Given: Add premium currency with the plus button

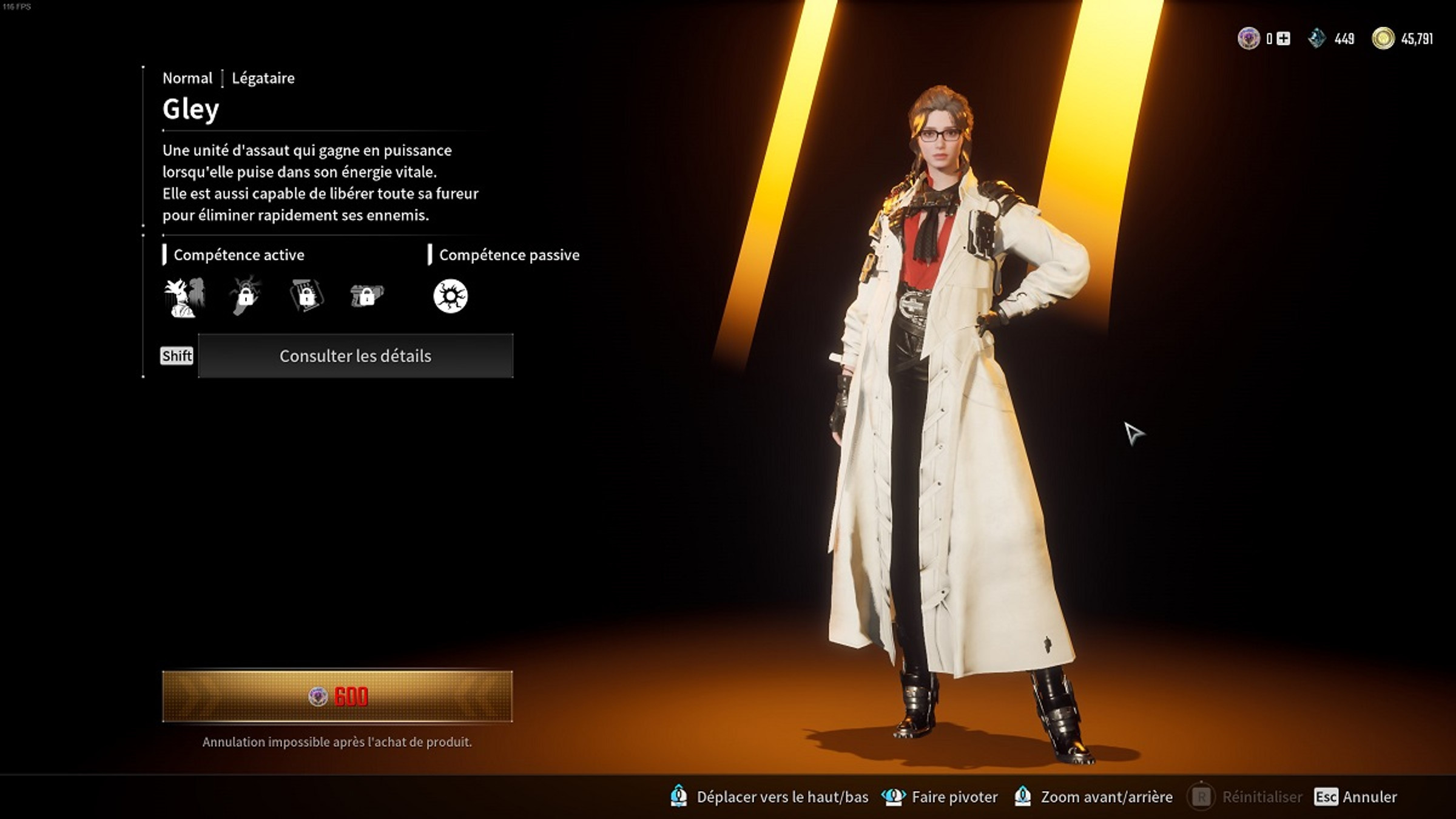Looking at the screenshot, I should [x=1283, y=39].
